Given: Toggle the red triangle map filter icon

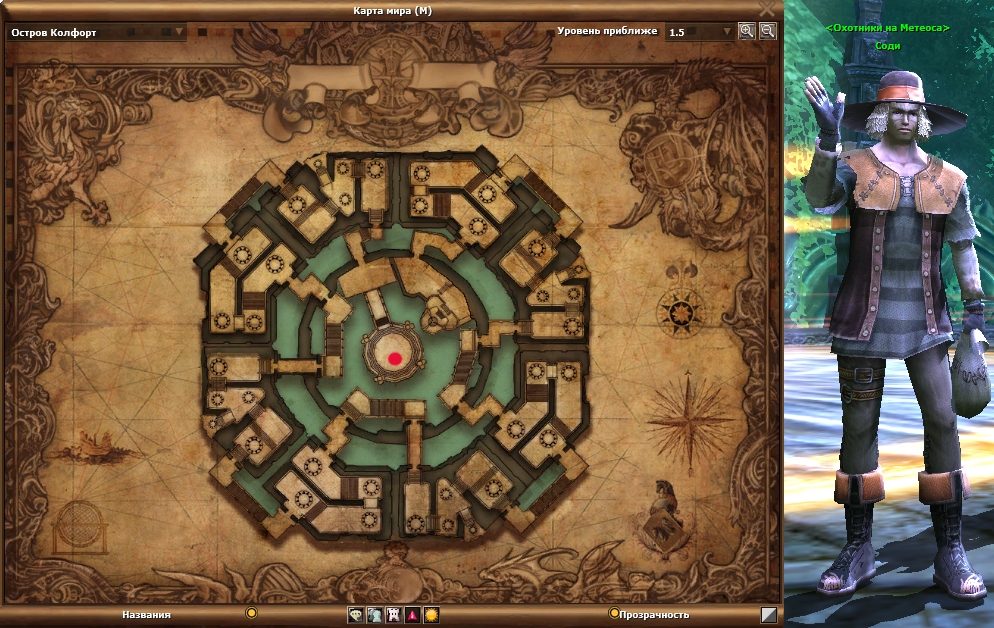Looking at the screenshot, I should tap(412, 615).
